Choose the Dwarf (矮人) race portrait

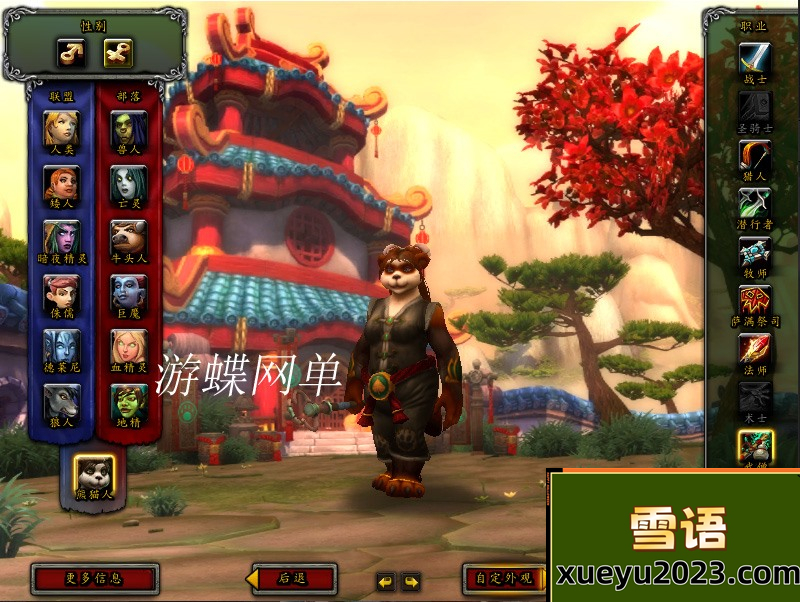click(x=61, y=182)
